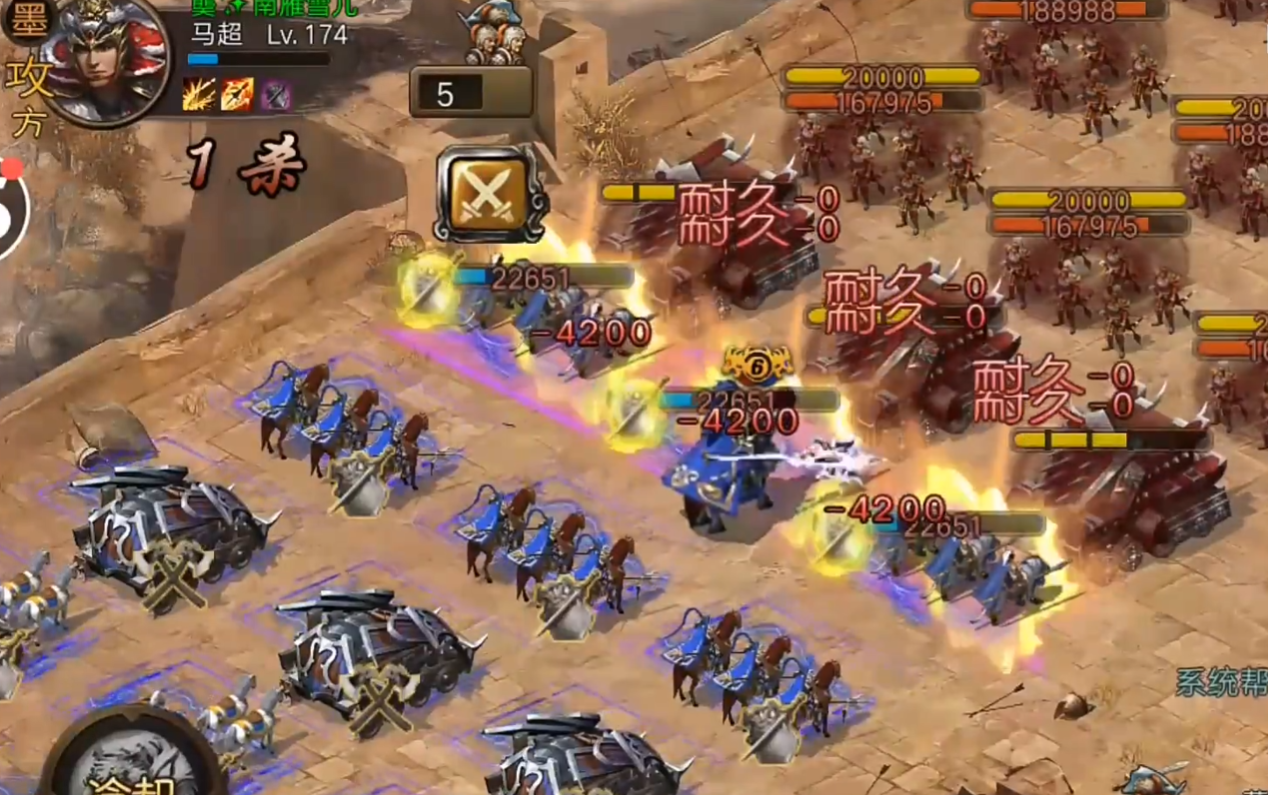Open the 系统帮 chat message
The width and height of the screenshot is (1268, 795).
(1220, 683)
